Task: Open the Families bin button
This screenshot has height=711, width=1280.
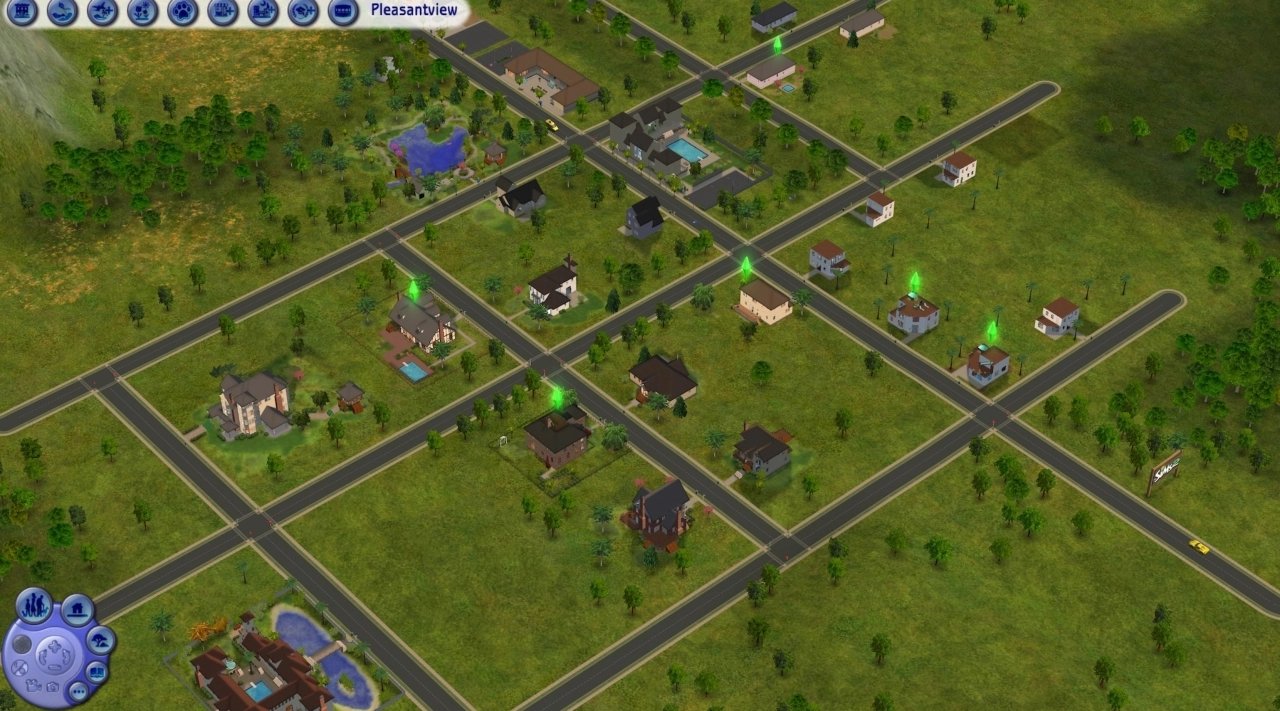Action: (34, 605)
